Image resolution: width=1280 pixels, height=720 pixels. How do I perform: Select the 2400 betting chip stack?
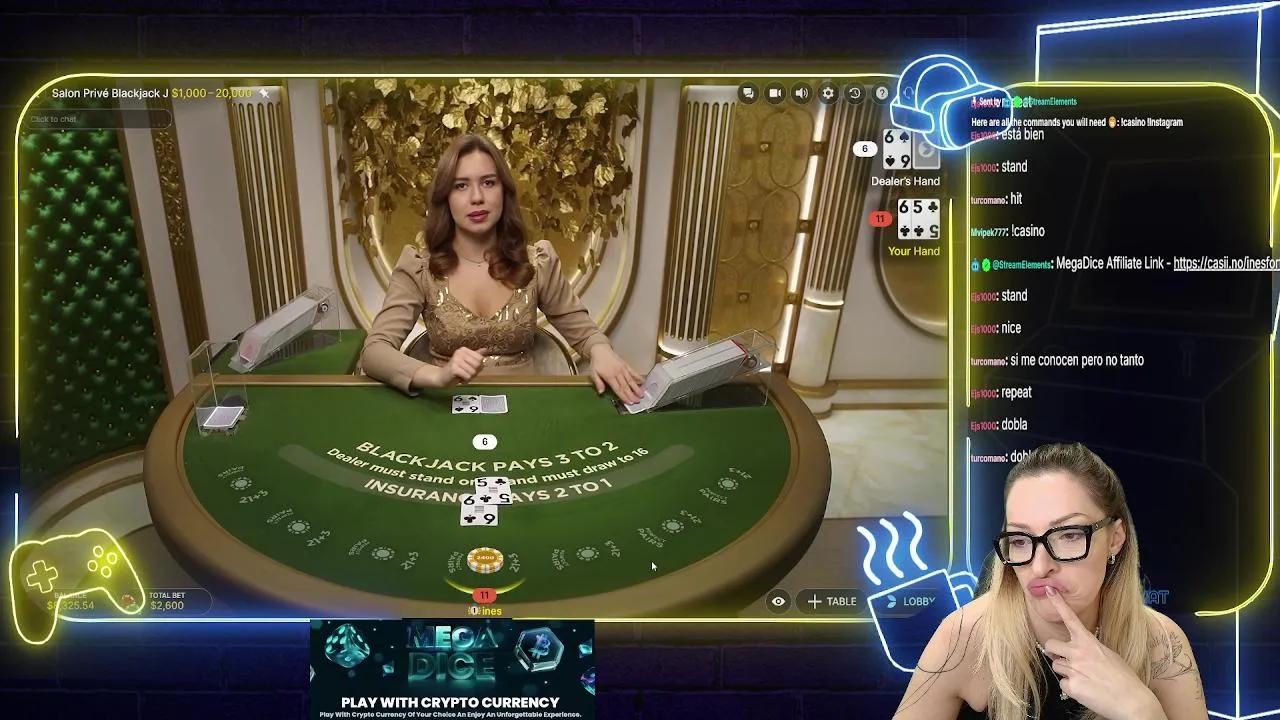(x=485, y=556)
